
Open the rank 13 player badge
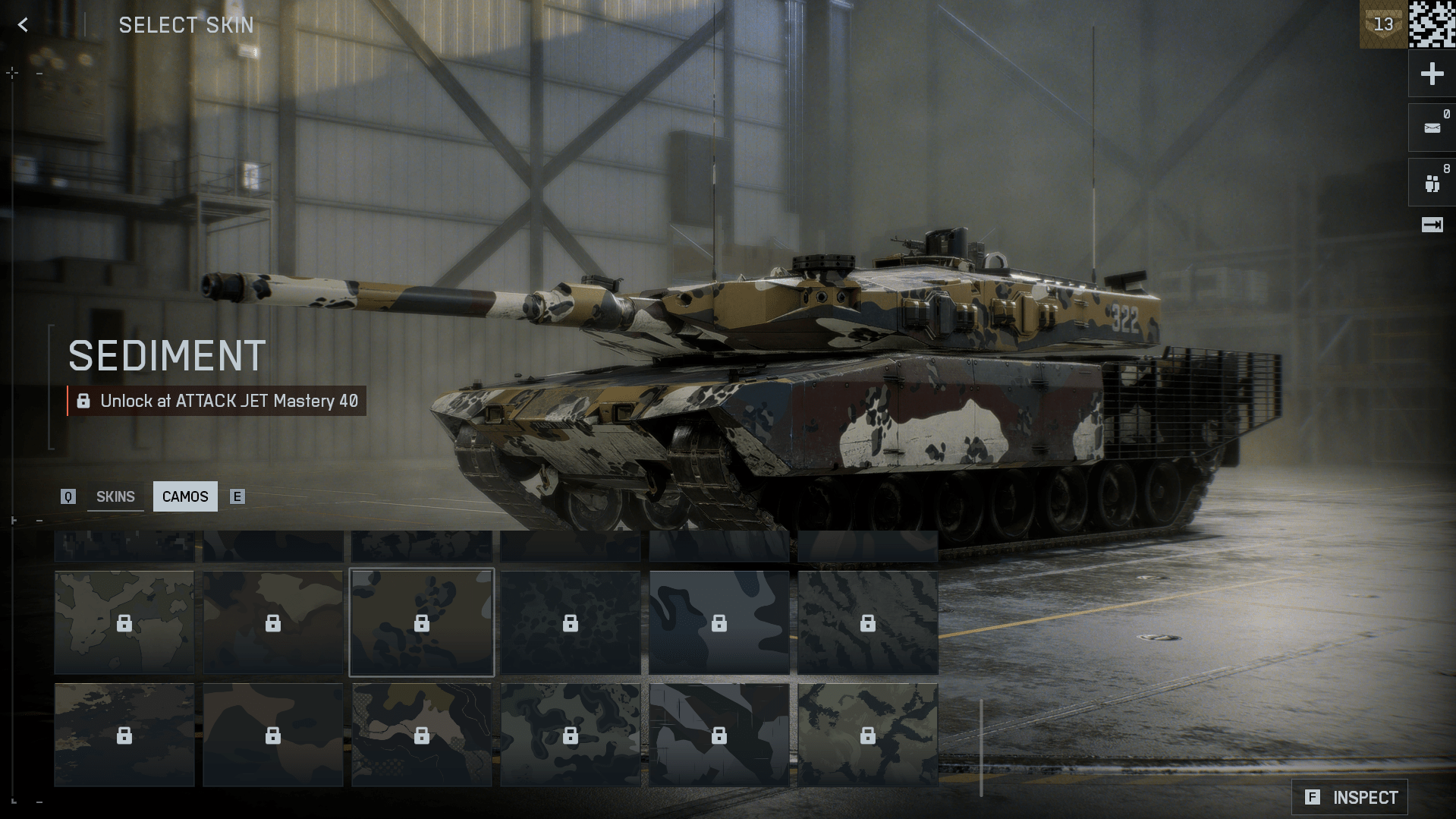click(x=1383, y=24)
